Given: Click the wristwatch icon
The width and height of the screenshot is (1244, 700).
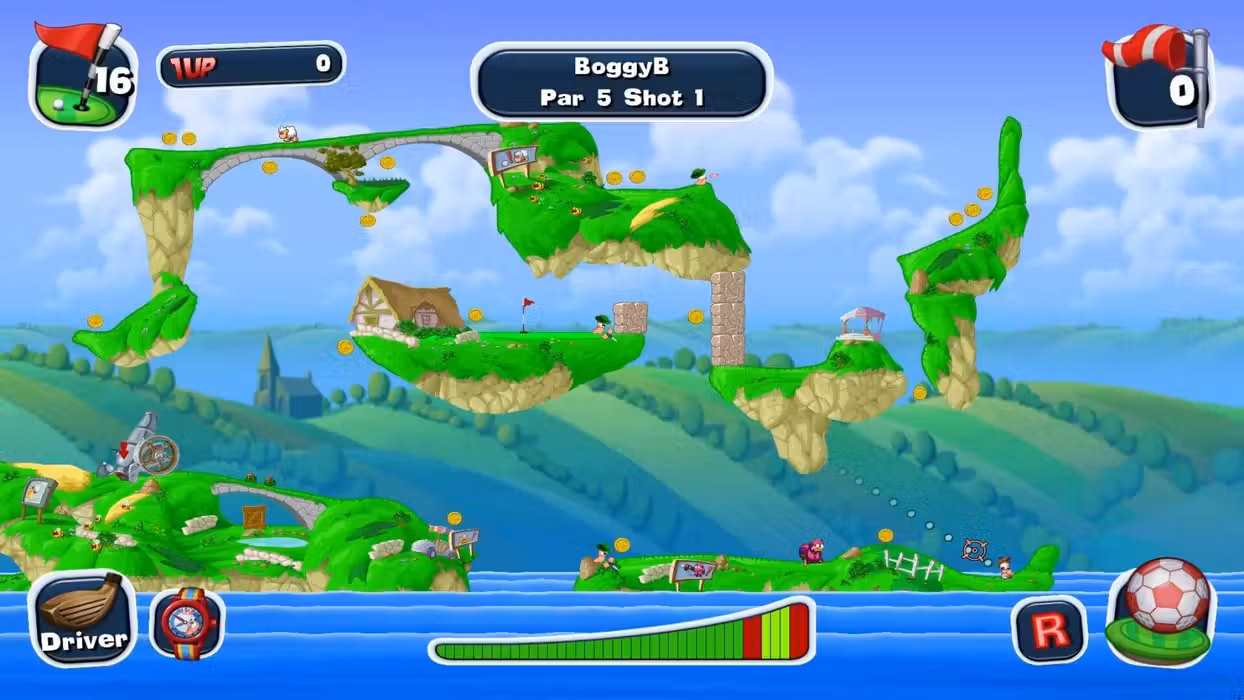Looking at the screenshot, I should click(187, 623).
